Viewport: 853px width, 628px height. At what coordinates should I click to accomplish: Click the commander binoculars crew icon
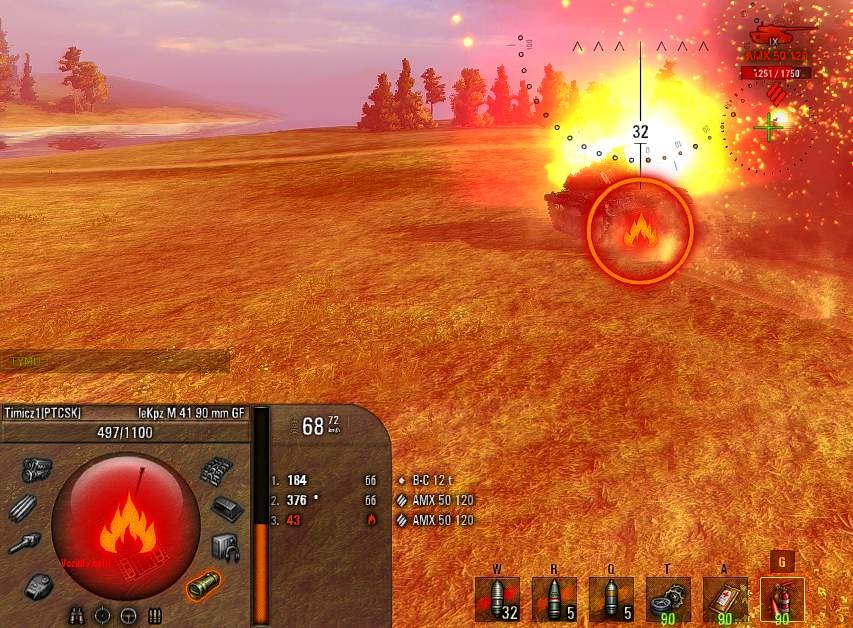click(x=77, y=614)
